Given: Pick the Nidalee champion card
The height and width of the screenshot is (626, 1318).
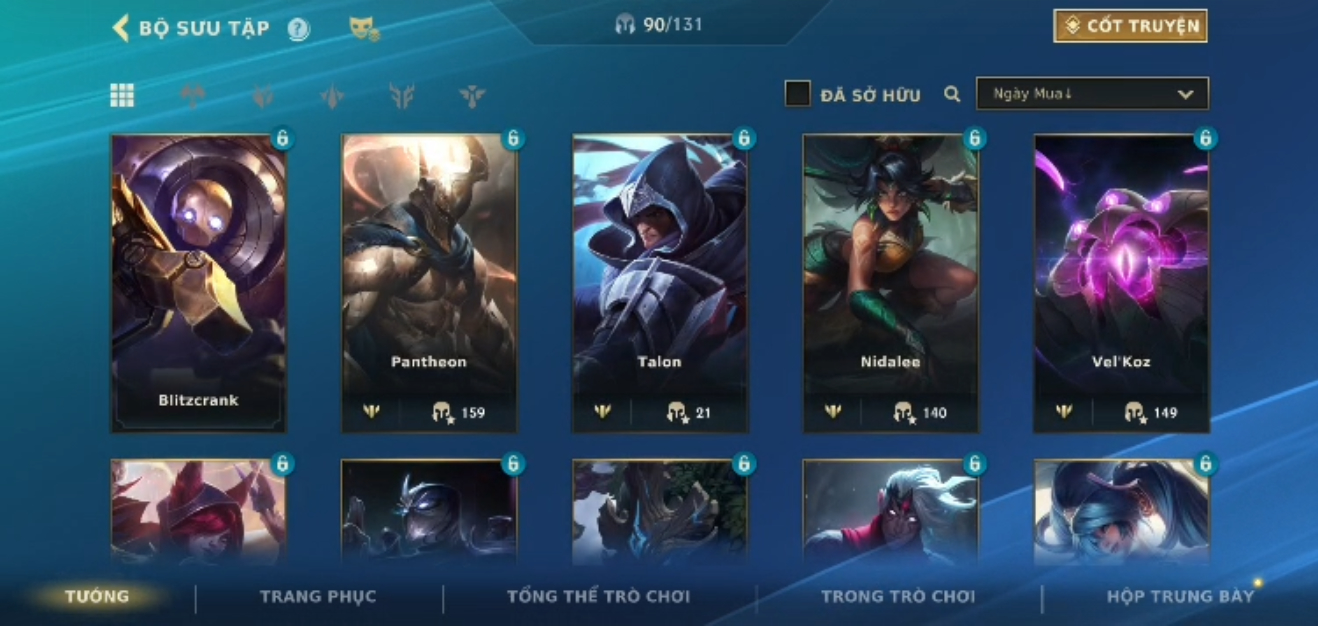Looking at the screenshot, I should [x=890, y=283].
